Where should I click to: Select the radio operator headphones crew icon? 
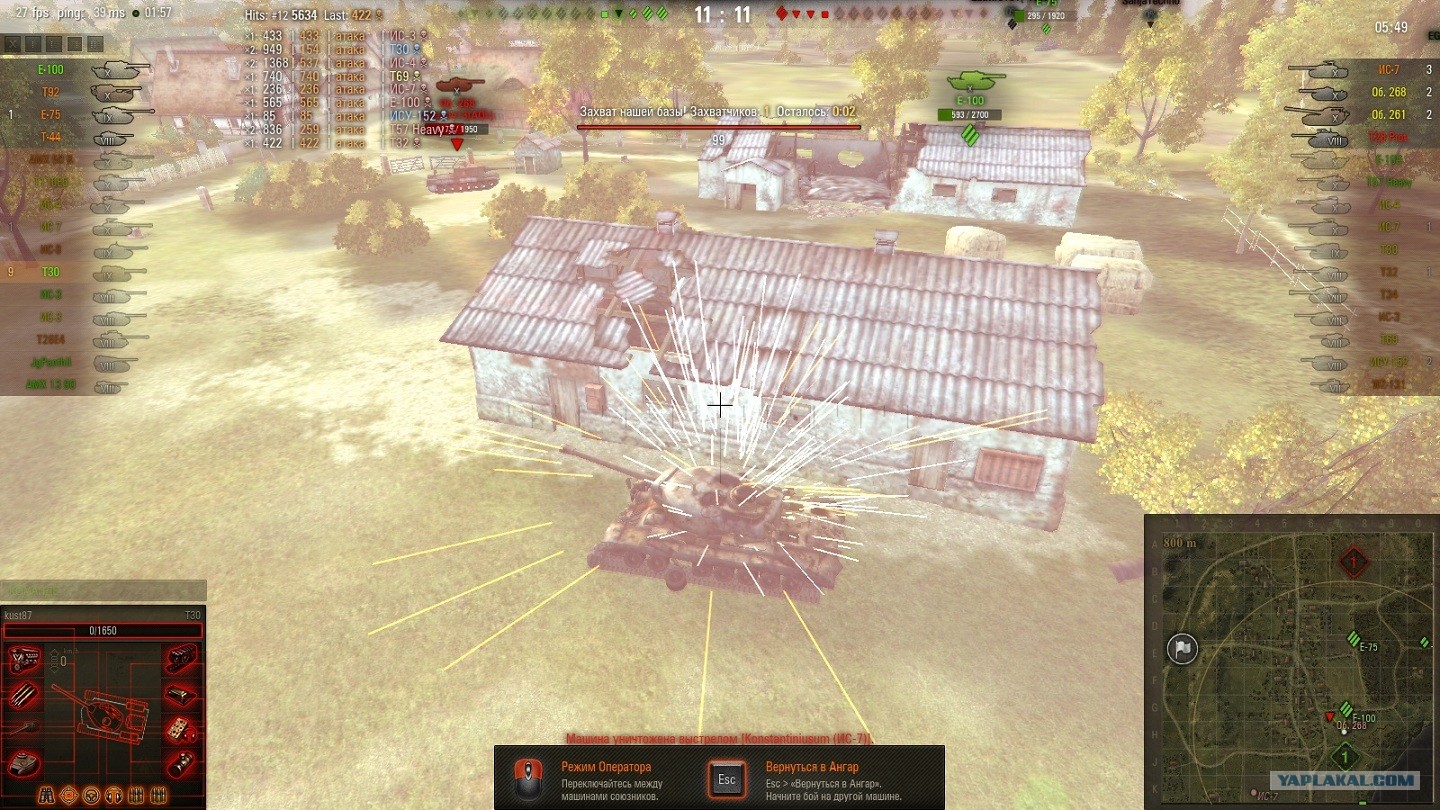coord(112,796)
